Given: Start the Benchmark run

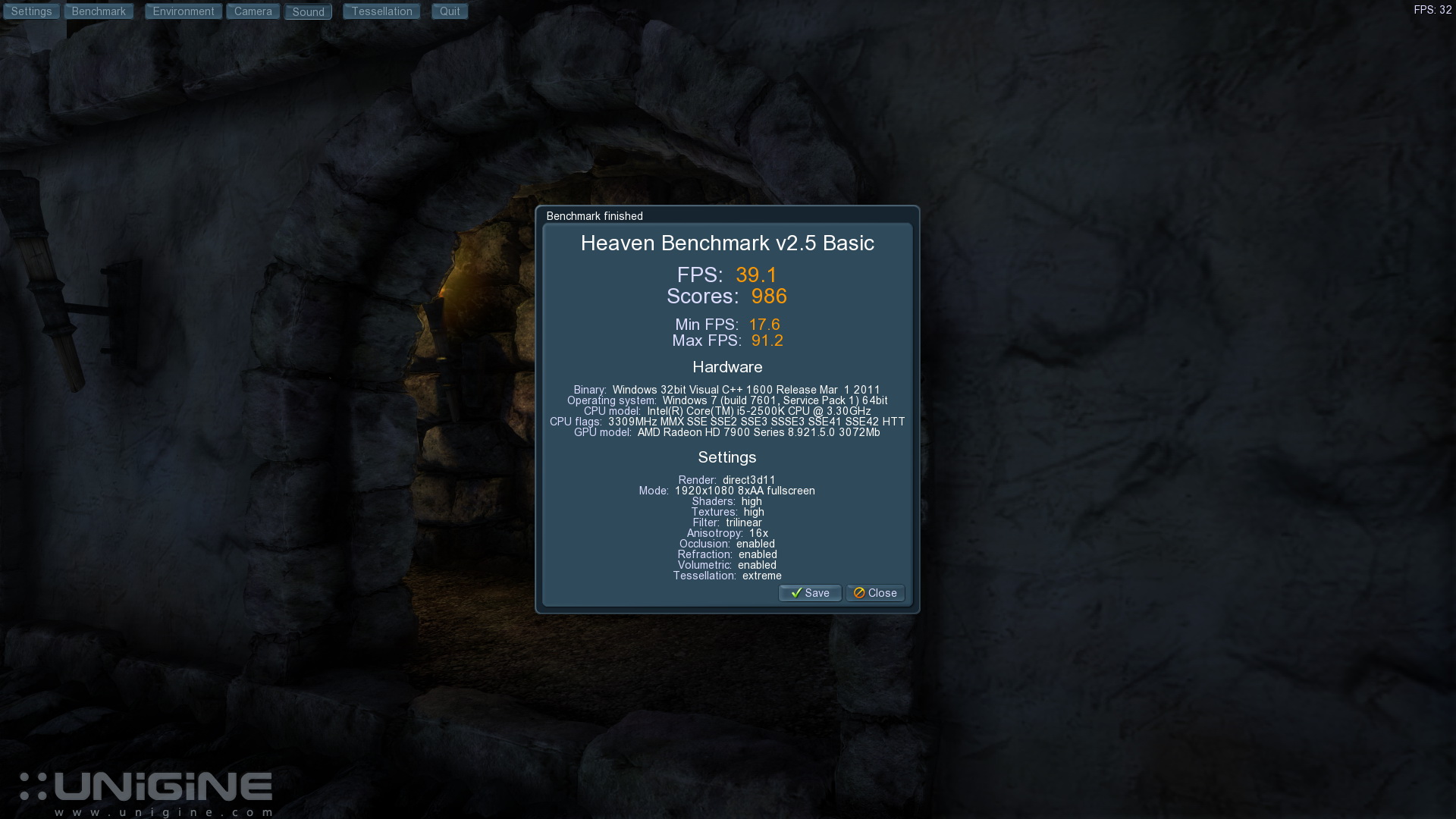Looking at the screenshot, I should click(x=99, y=11).
